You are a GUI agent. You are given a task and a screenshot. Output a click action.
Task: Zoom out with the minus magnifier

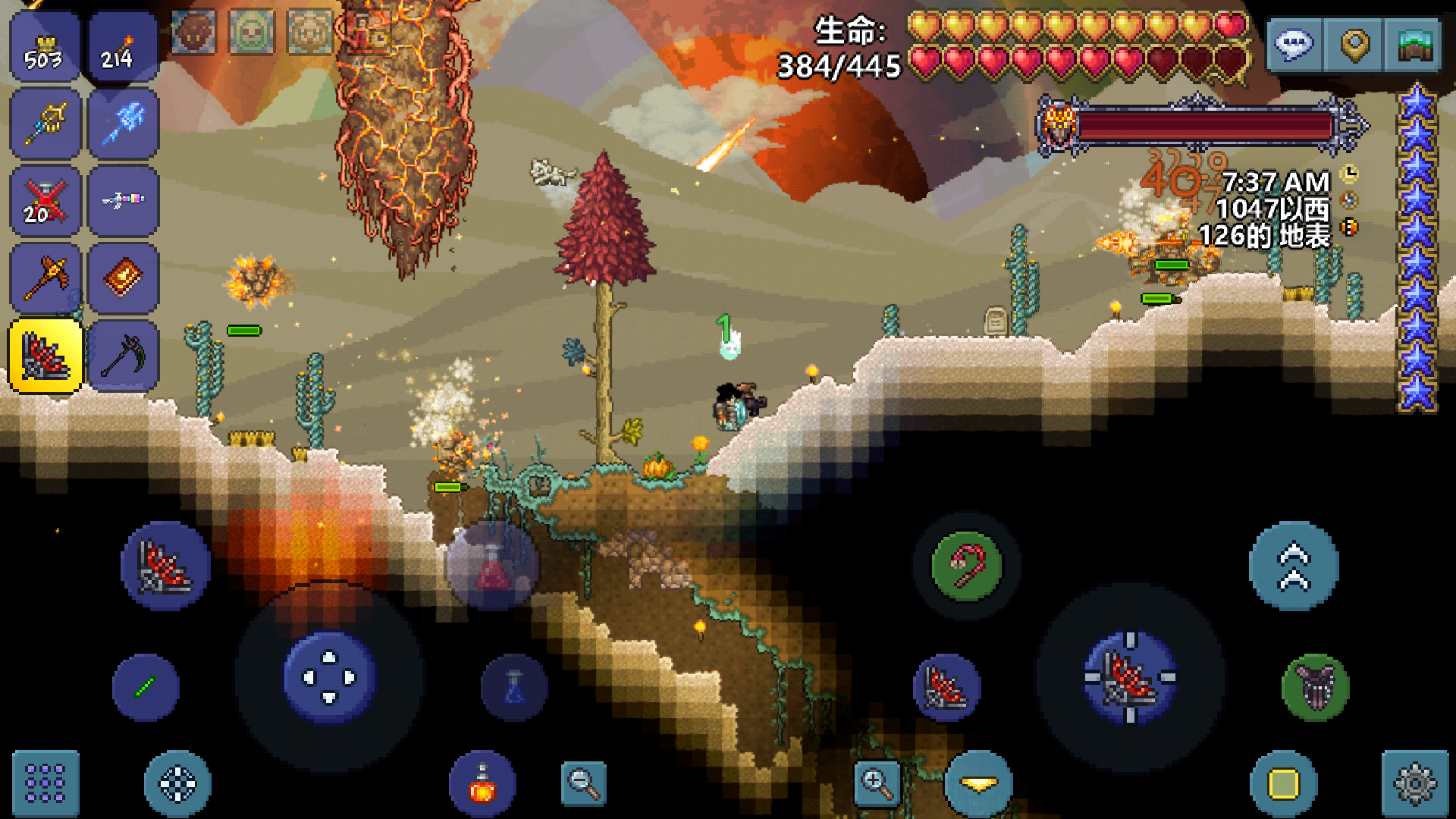coord(583,782)
